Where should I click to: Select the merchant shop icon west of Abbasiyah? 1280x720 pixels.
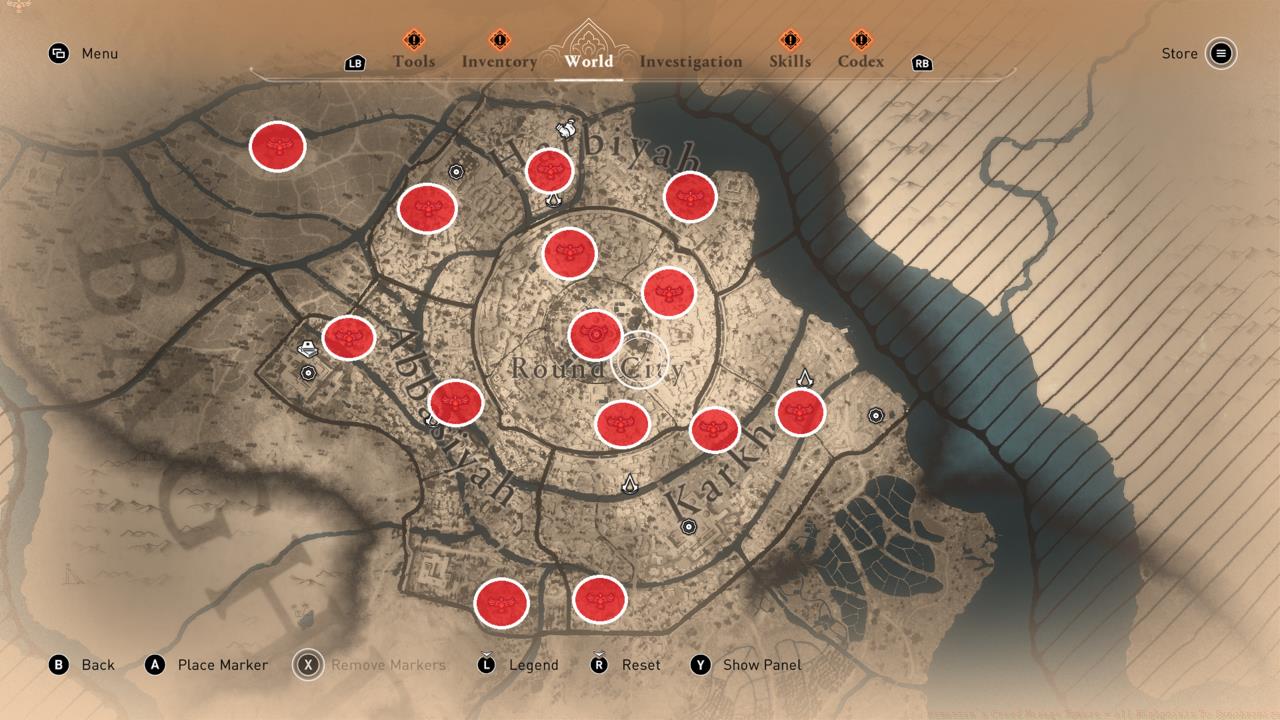coord(307,347)
